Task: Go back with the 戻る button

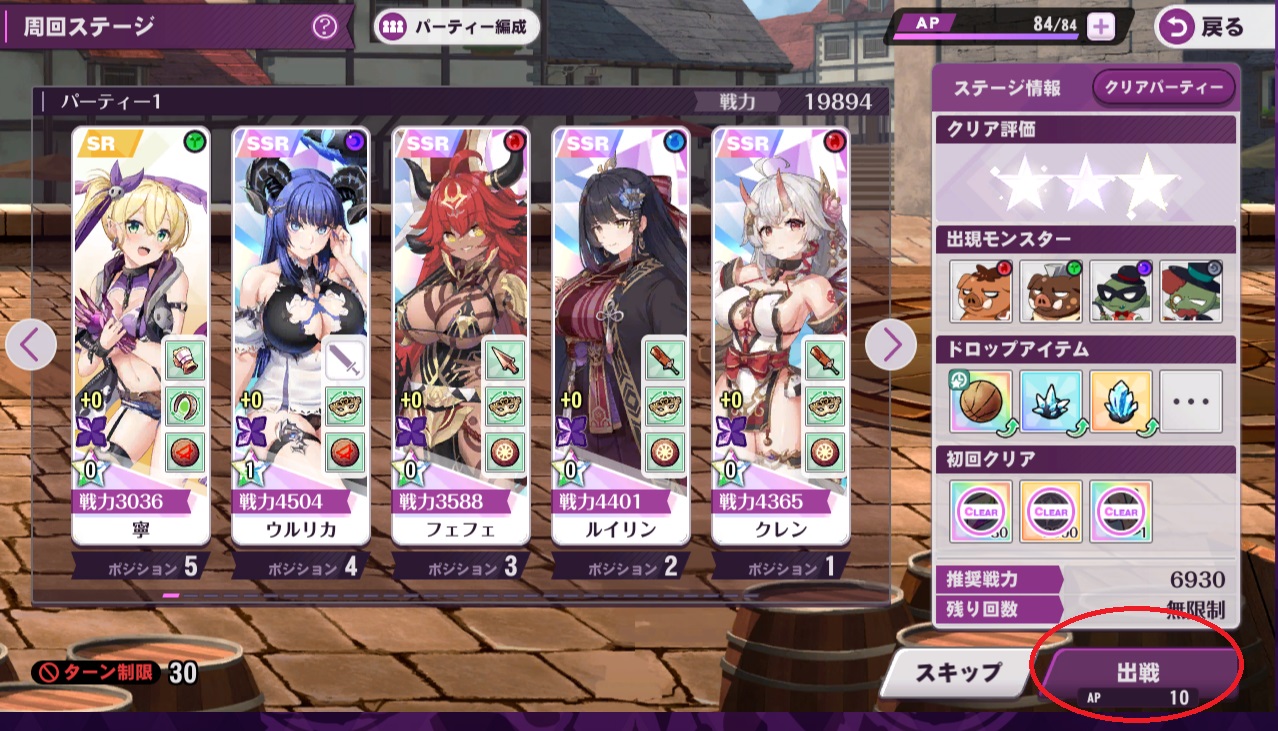Action: pos(1207,27)
